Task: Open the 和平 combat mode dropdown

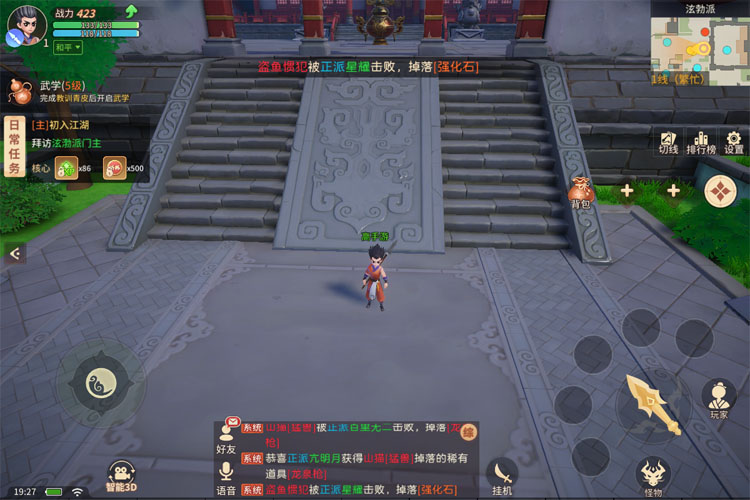Action: click(x=67, y=47)
